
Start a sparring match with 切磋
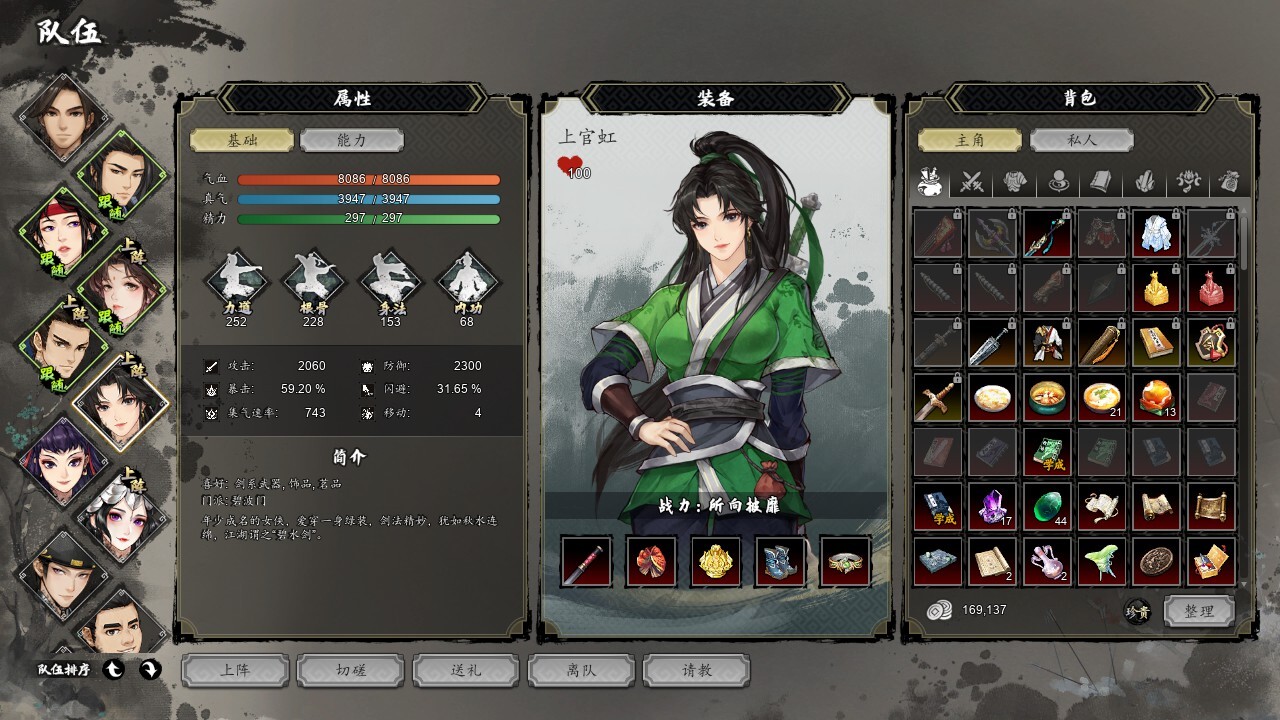351,670
